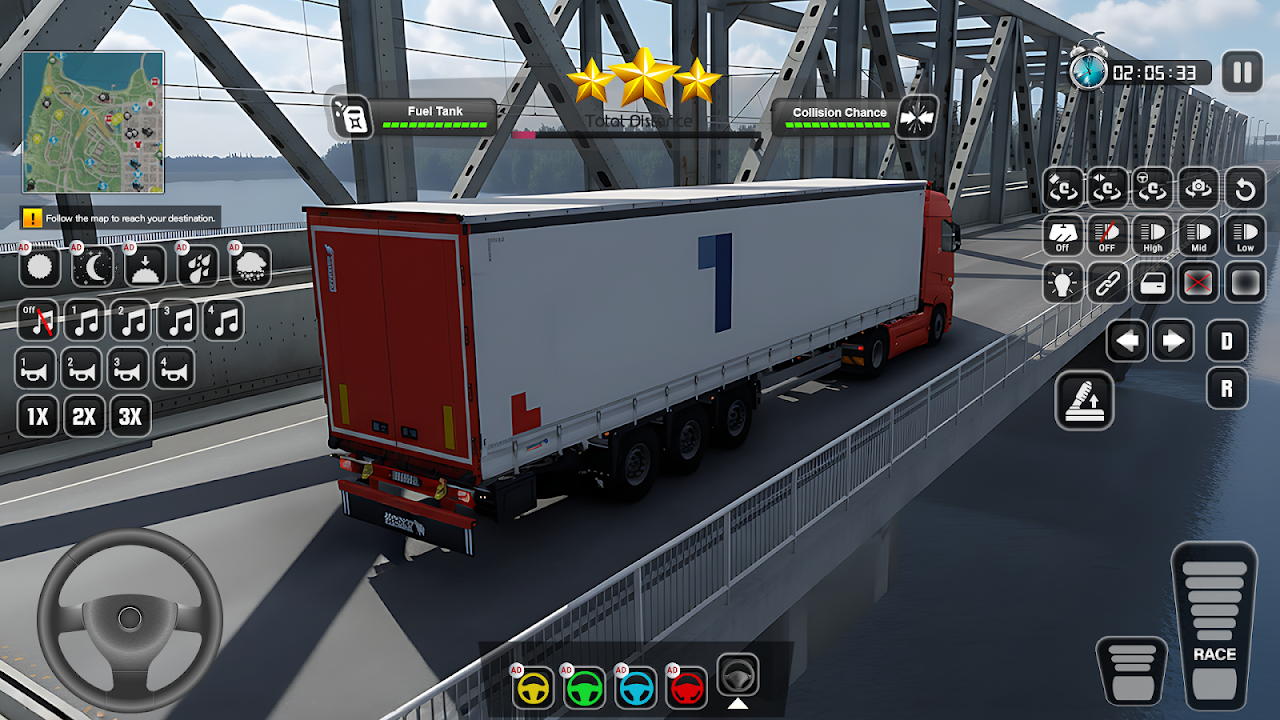Open the minimap
1280x720 pixels.
click(x=93, y=122)
